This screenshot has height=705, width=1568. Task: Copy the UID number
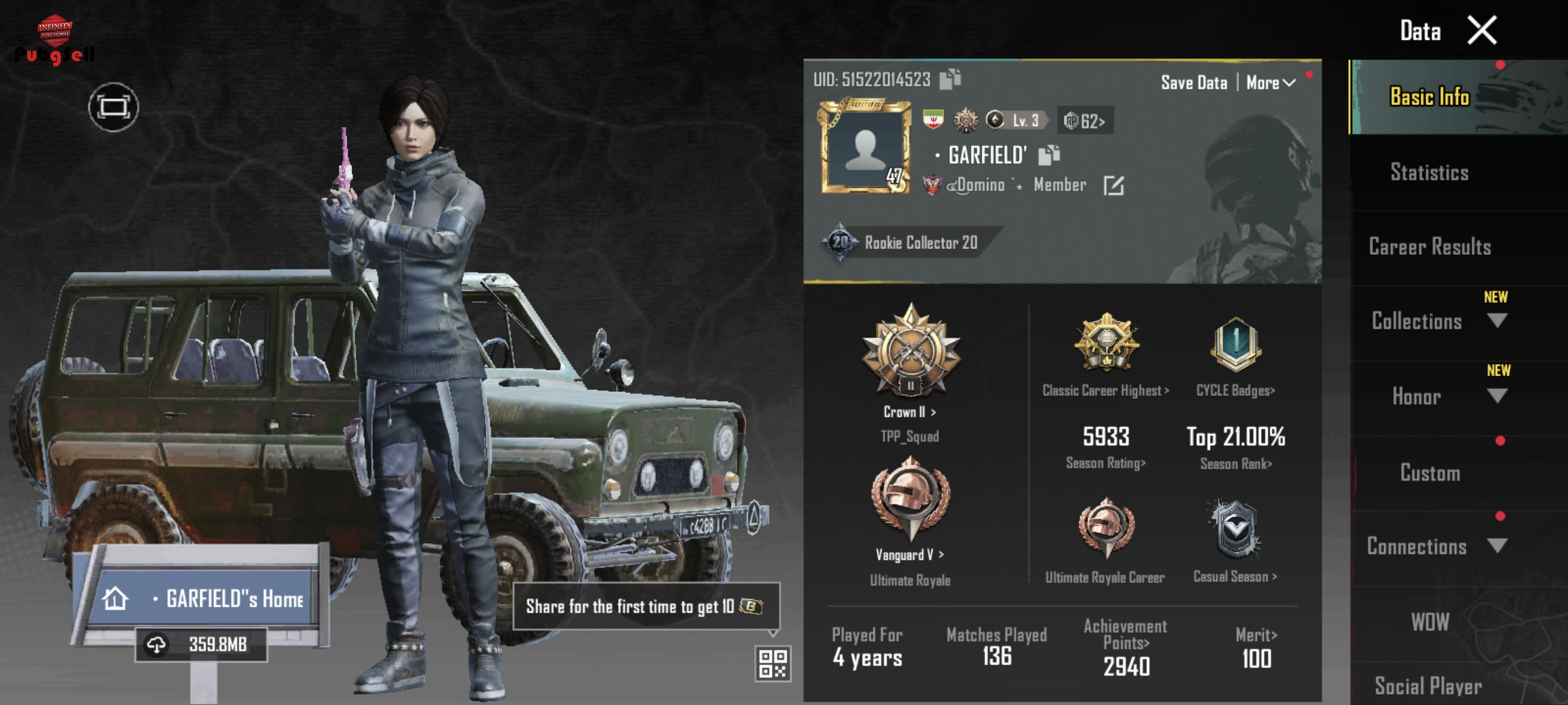(x=949, y=79)
